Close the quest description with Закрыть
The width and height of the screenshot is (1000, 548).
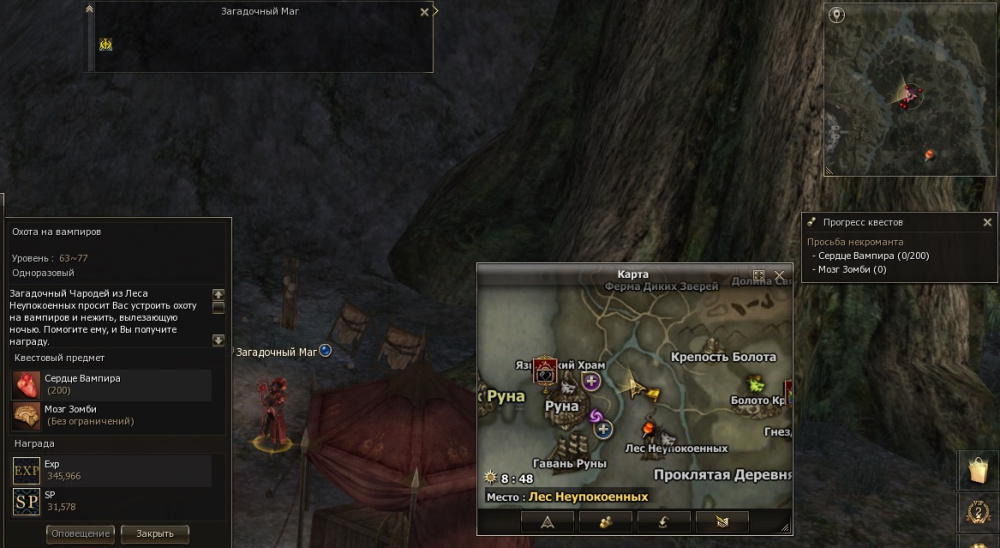click(x=155, y=534)
